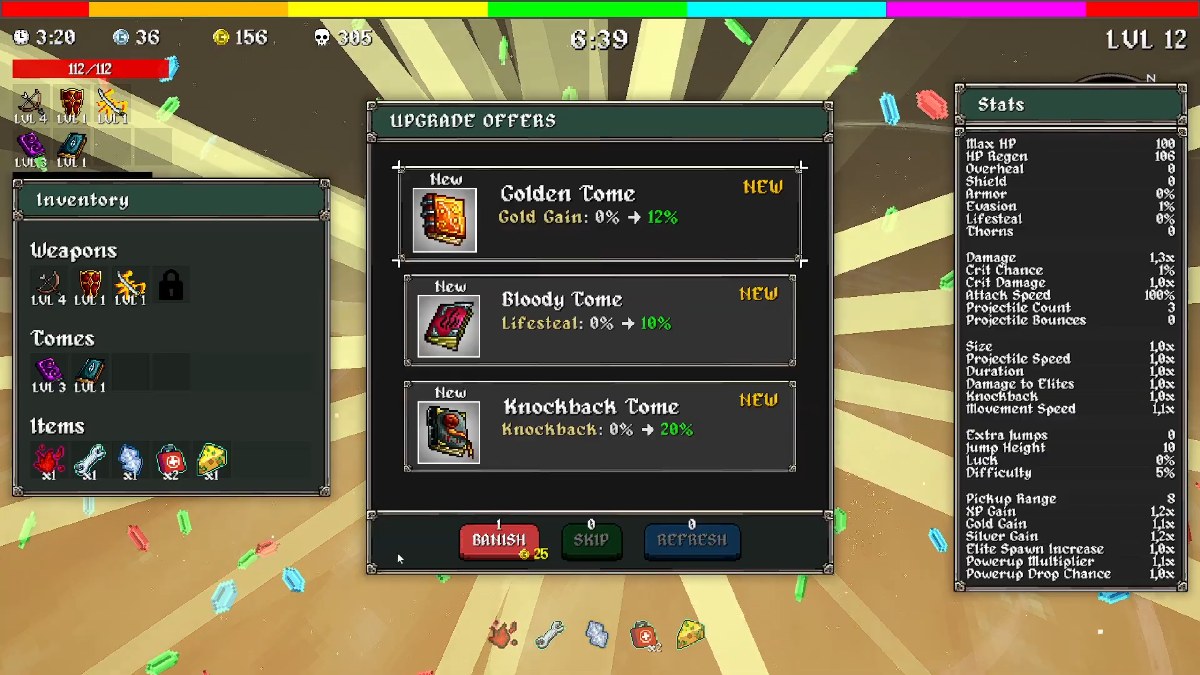Refresh the upgrade offers

[692, 541]
